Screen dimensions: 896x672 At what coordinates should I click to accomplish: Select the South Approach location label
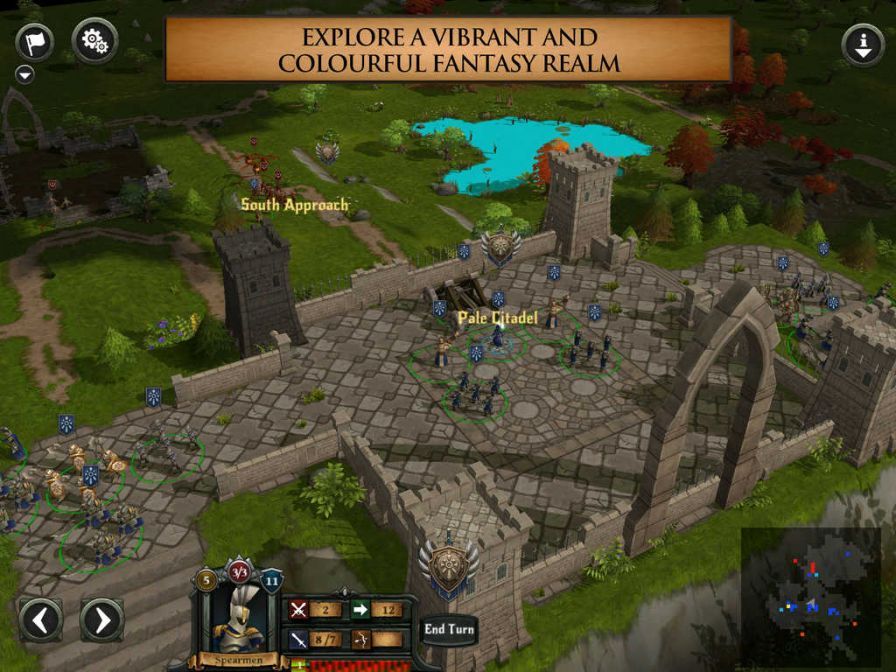295,205
